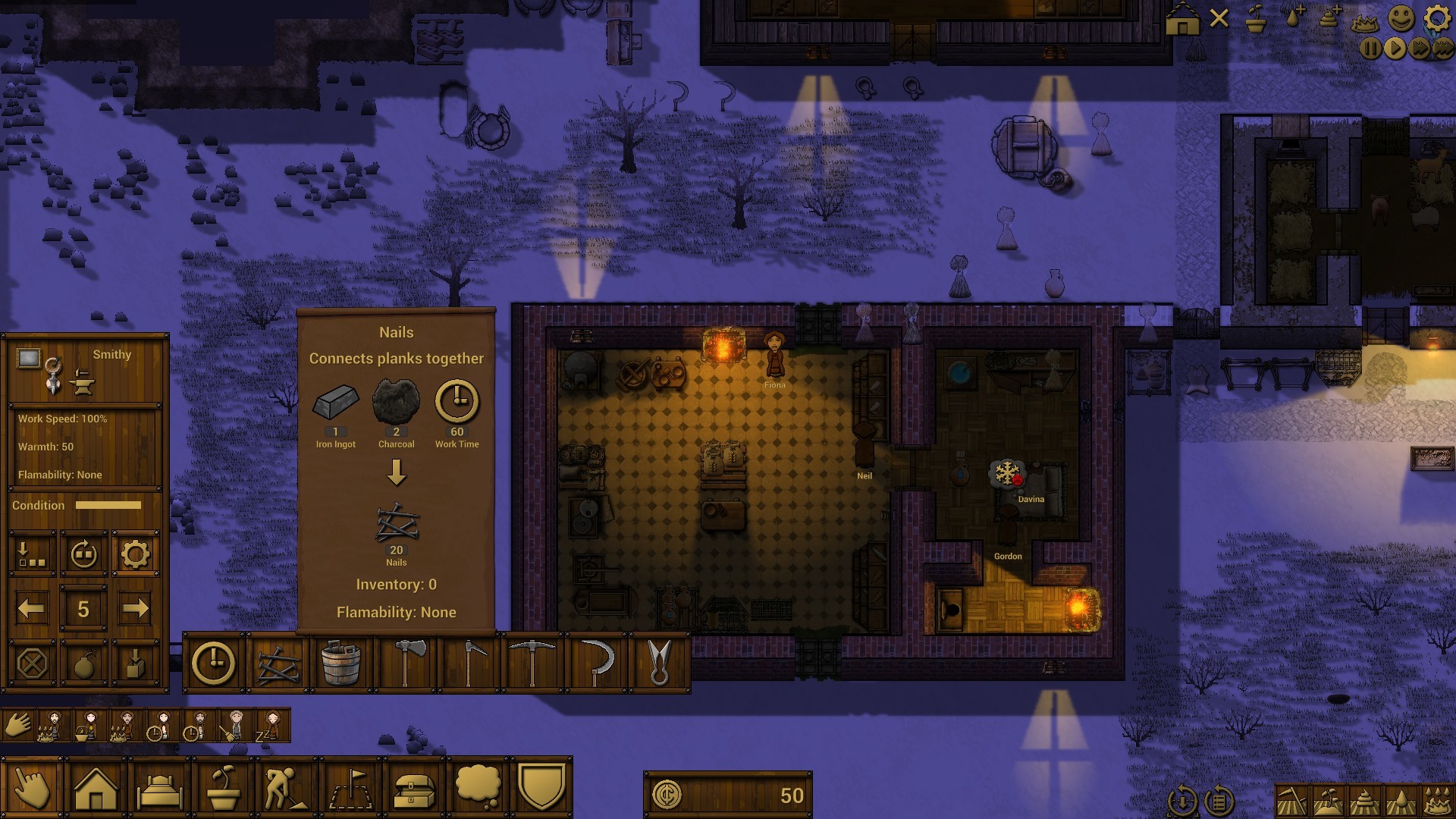Select the hand selection tool

pos(30,789)
